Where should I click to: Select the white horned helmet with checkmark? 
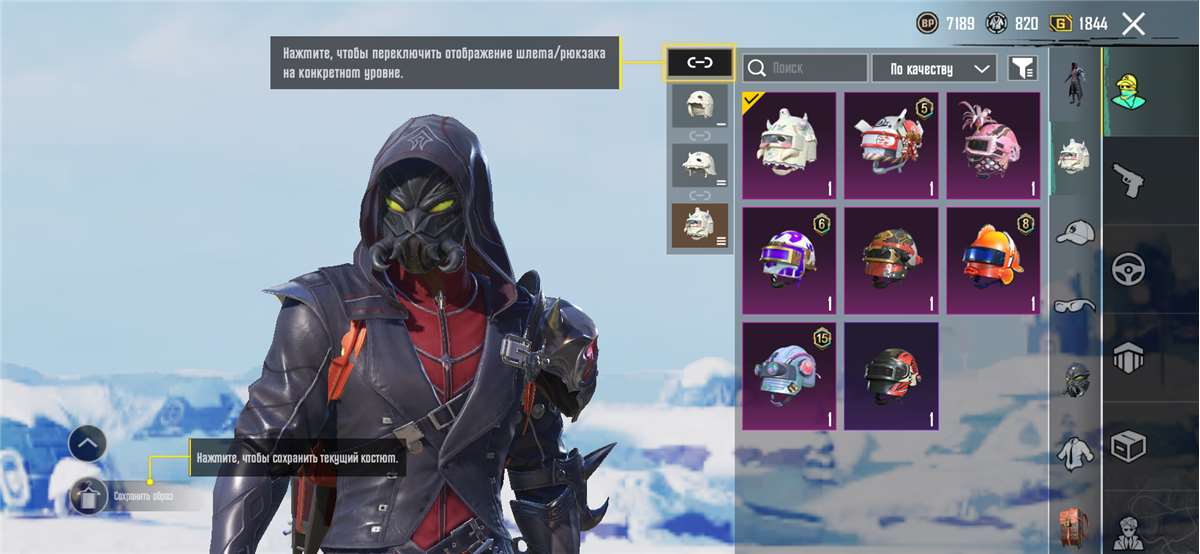[789, 146]
